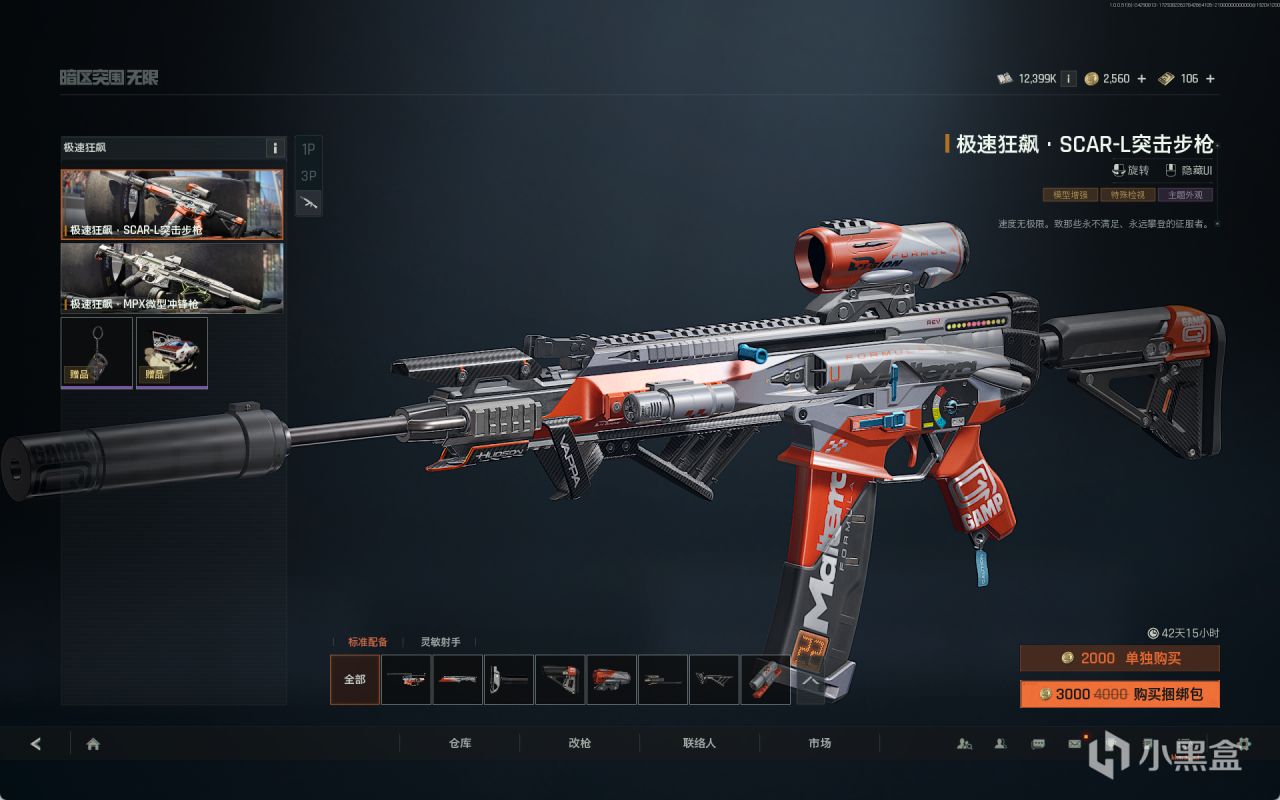Image resolution: width=1280 pixels, height=800 pixels.
Task: Go back with the left arrow
Action: click(x=36, y=743)
